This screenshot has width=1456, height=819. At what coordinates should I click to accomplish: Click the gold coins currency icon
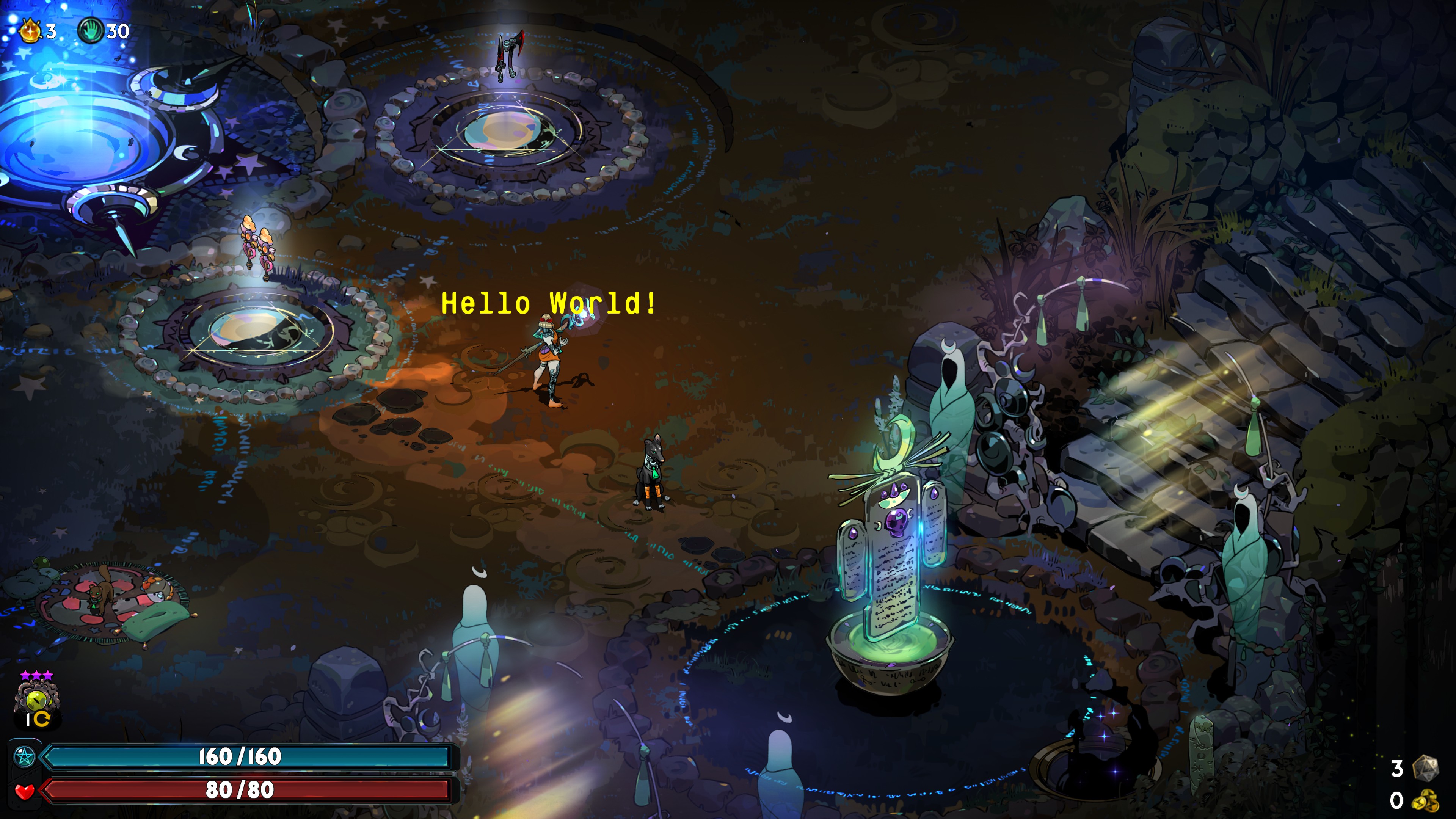click(x=1425, y=800)
